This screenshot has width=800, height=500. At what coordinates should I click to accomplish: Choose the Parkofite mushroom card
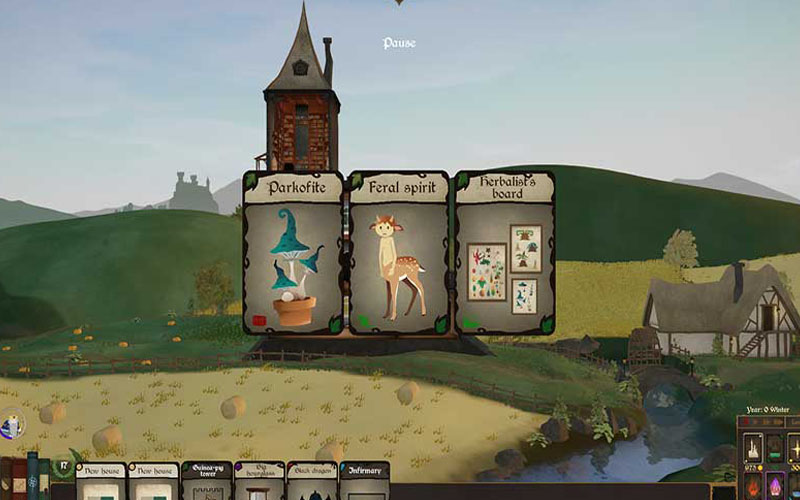(293, 255)
